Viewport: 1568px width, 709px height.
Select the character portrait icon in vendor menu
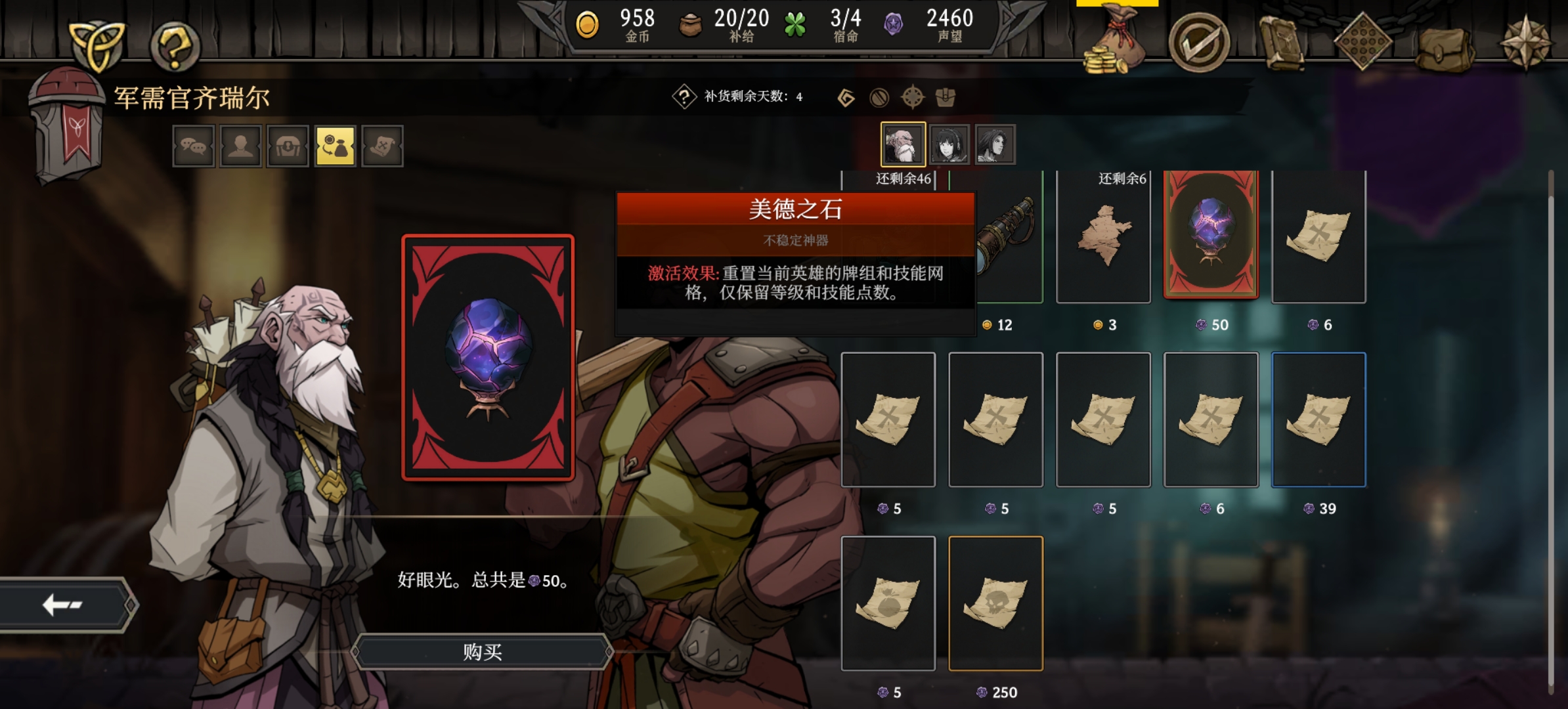click(x=241, y=146)
